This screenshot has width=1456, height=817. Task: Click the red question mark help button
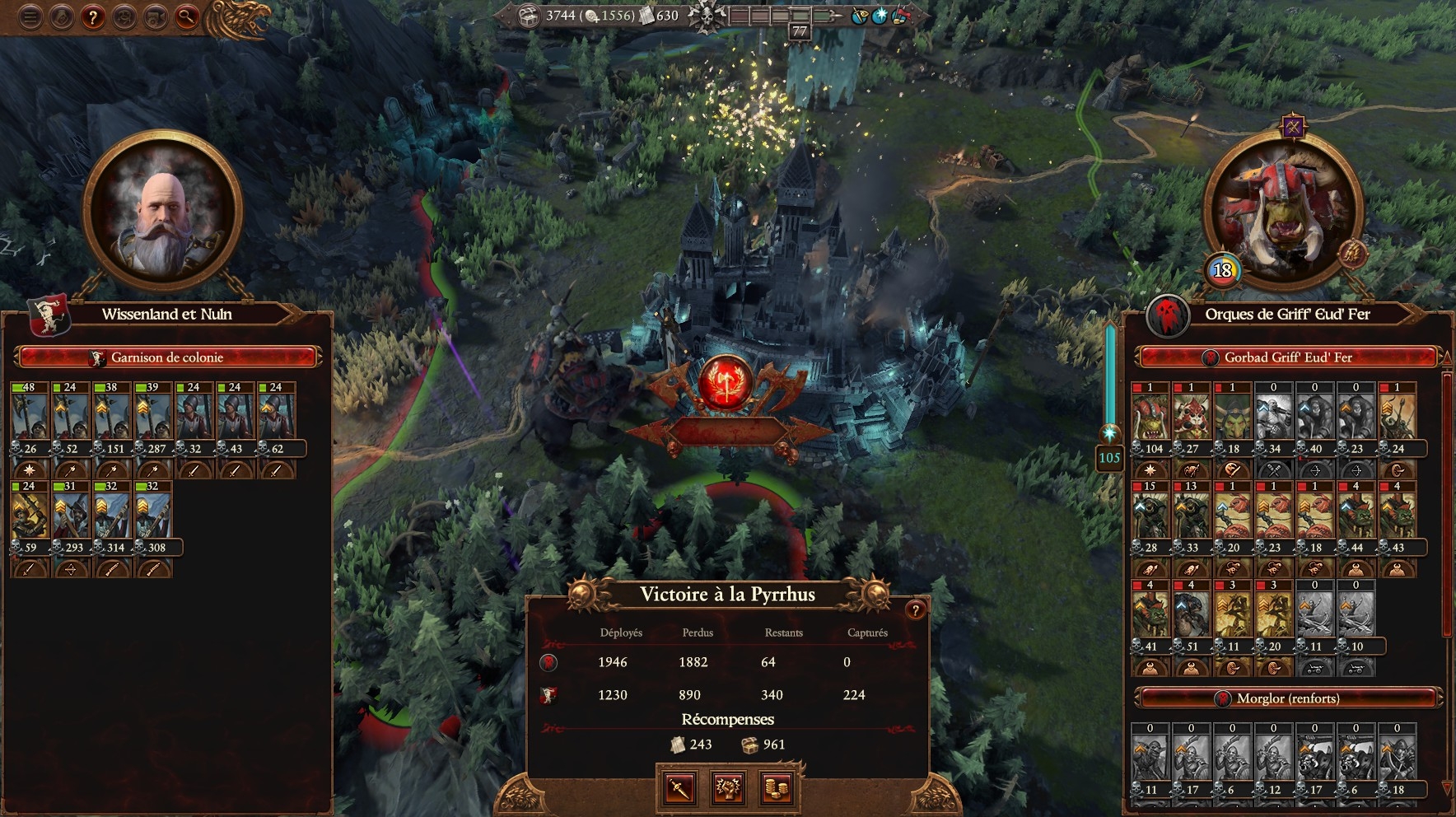pyautogui.click(x=93, y=17)
